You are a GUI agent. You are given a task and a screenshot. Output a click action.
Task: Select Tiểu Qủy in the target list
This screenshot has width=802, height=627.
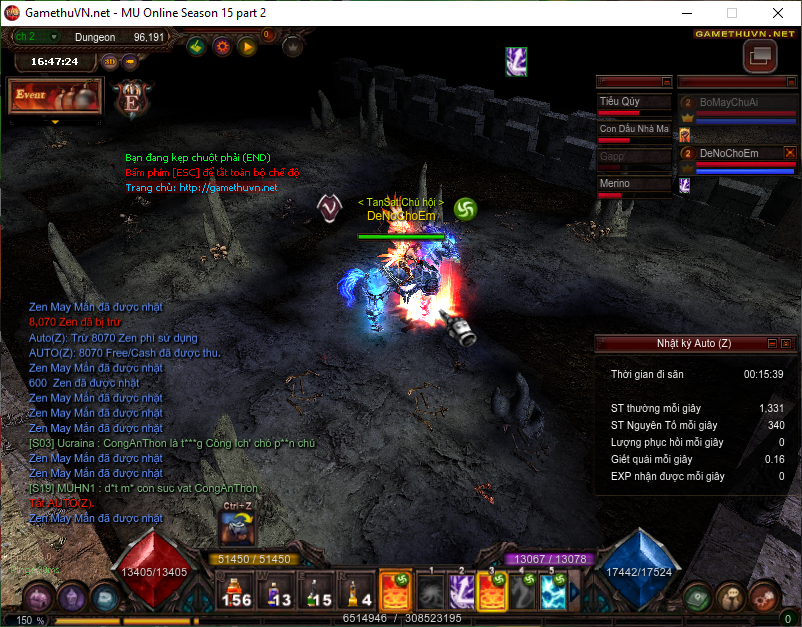click(x=634, y=102)
